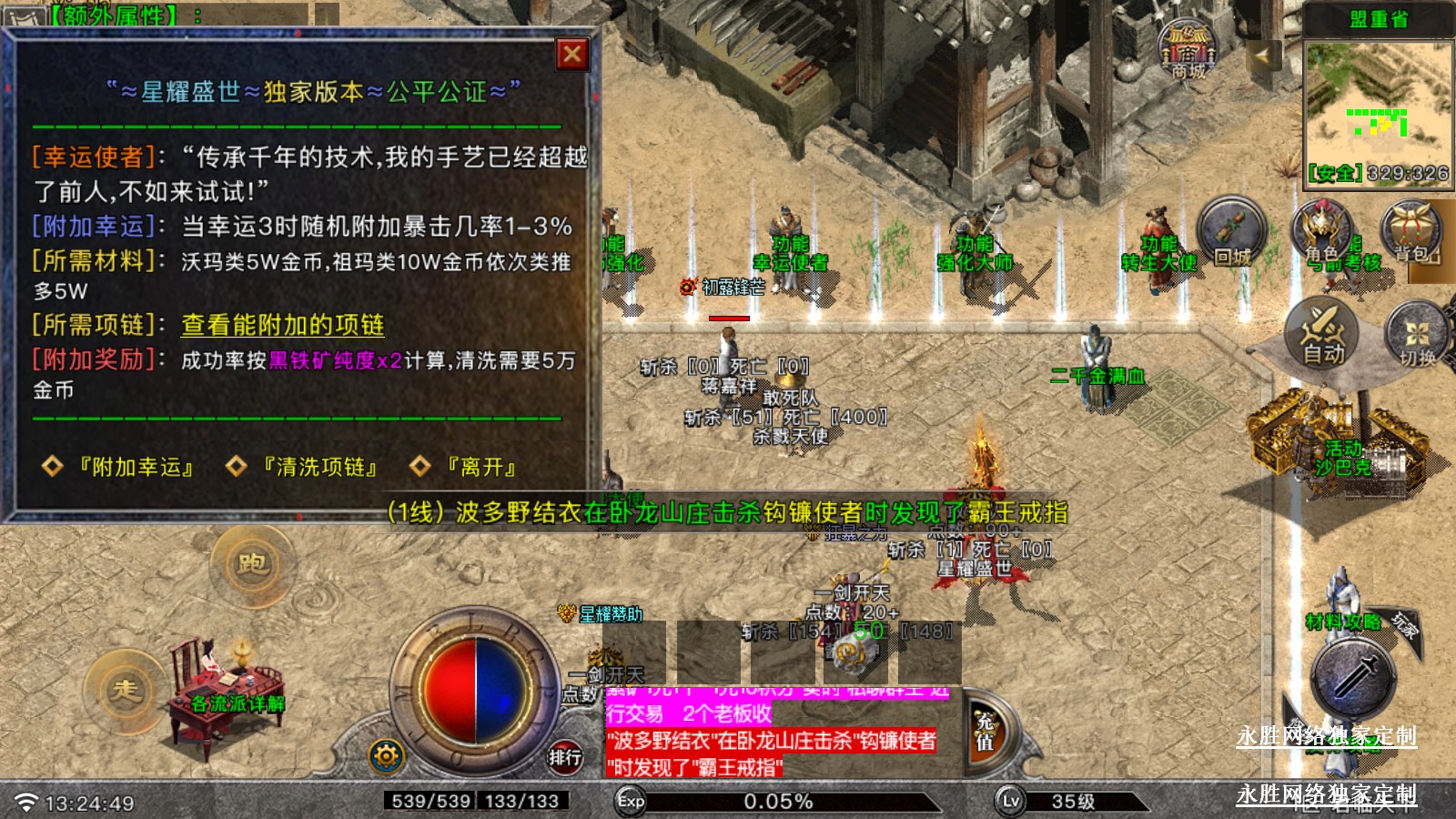Open the 查看能附加的项链 link
This screenshot has width=1456, height=819.
pos(282,325)
